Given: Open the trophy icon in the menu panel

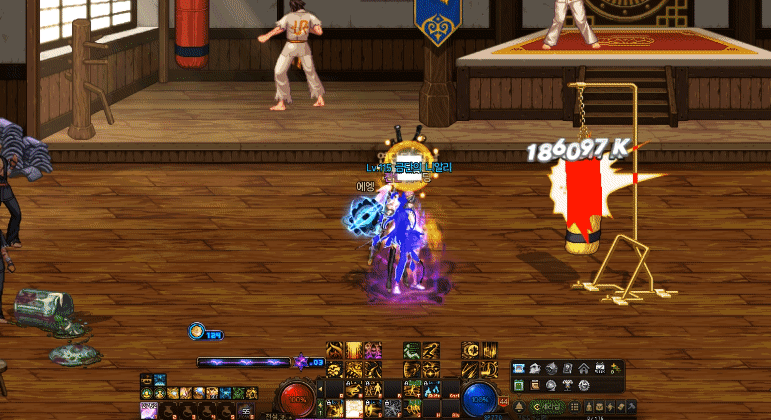Looking at the screenshot, I should coord(568,386).
